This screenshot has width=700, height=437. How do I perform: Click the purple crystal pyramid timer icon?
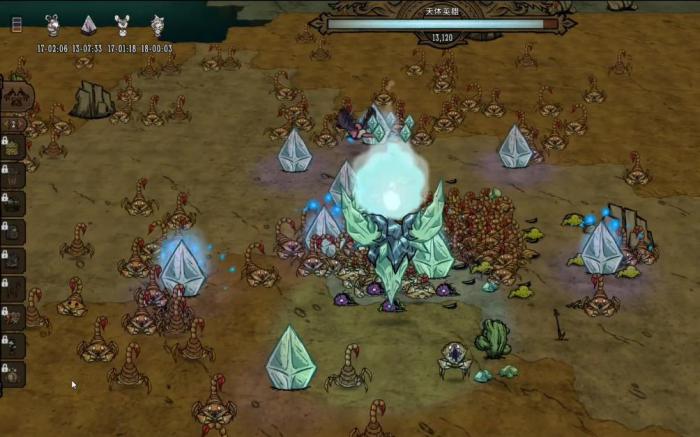pos(88,24)
